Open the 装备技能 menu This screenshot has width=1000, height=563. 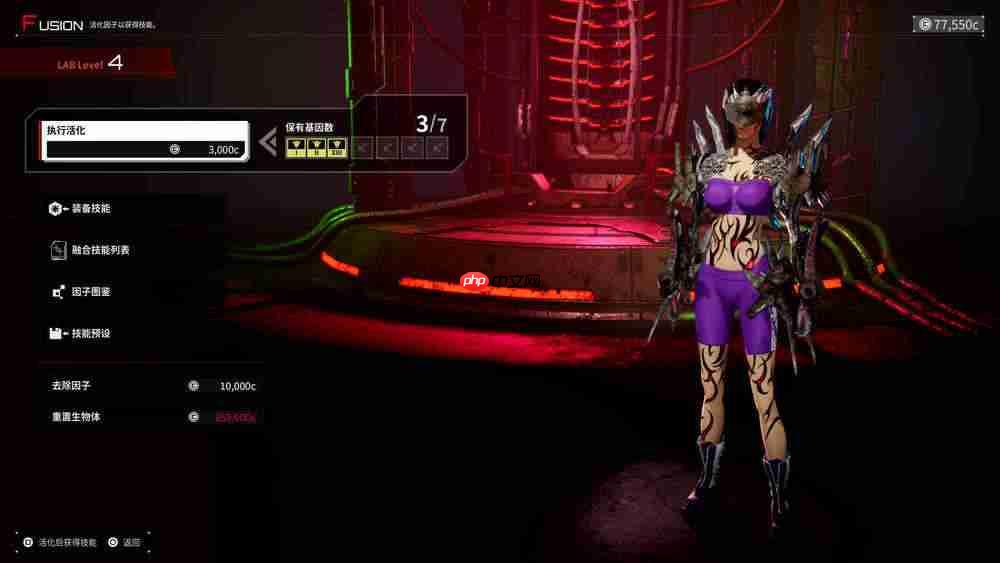tap(90, 208)
